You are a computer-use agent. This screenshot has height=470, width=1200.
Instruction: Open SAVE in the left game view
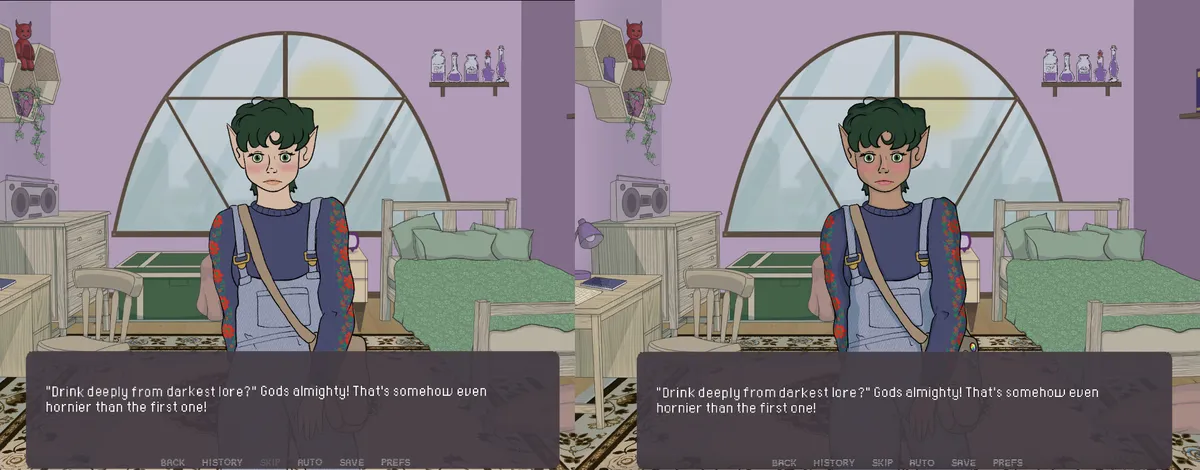[x=351, y=462]
